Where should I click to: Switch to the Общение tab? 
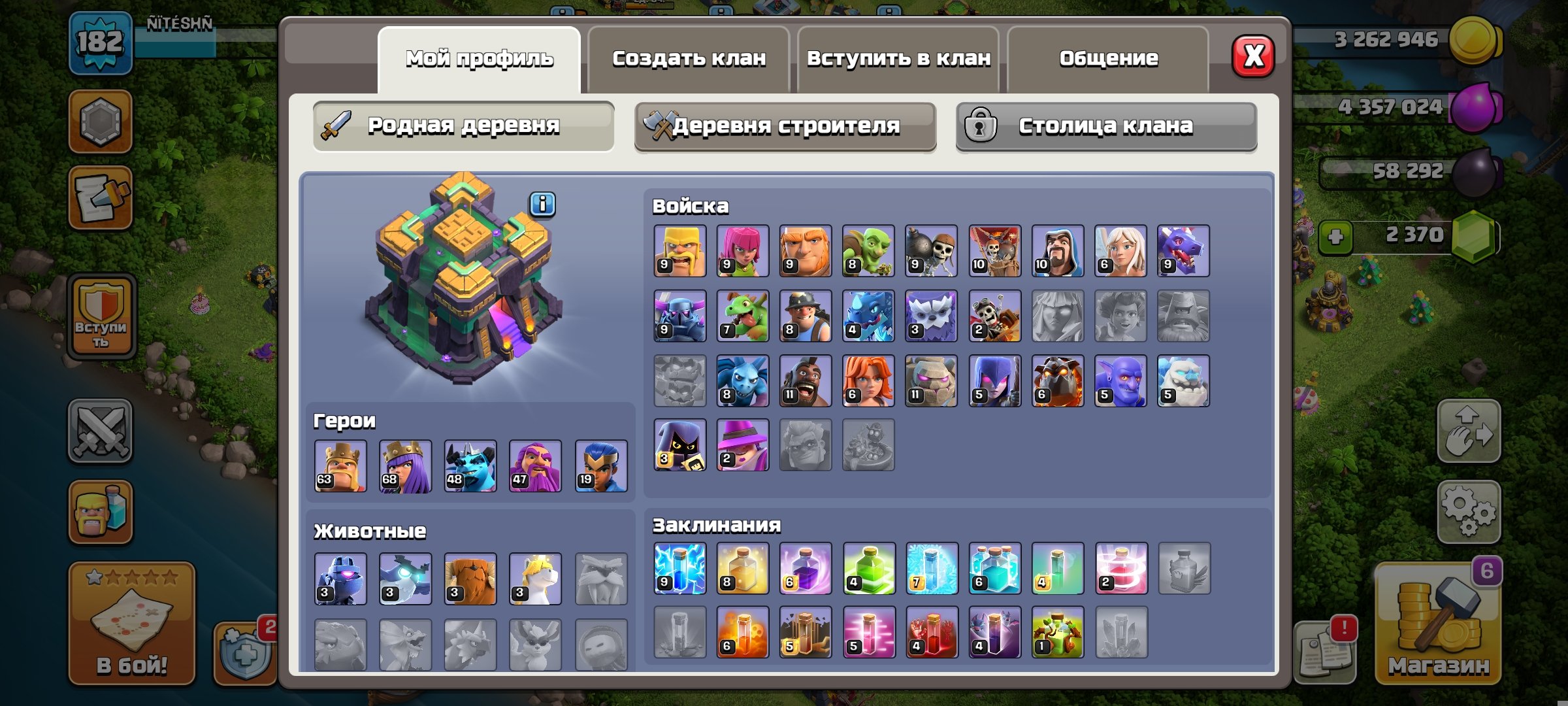point(1109,59)
